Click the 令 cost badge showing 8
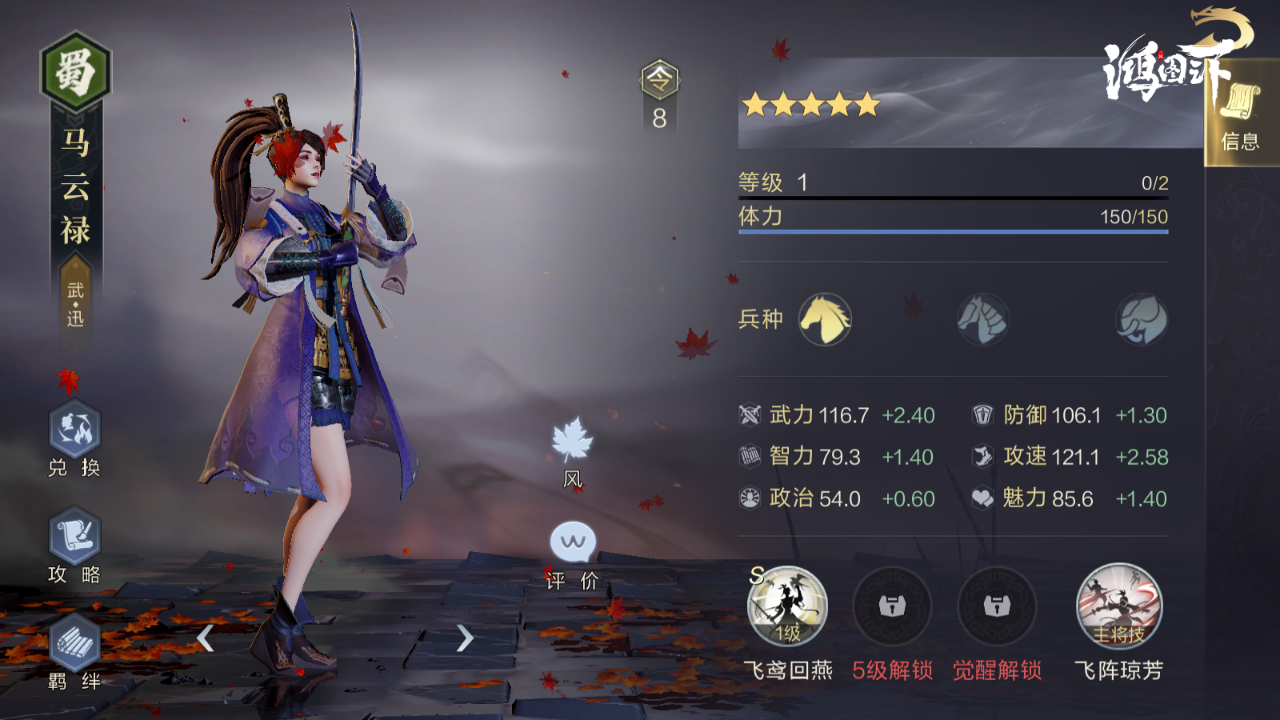The image size is (1280, 720). click(659, 96)
